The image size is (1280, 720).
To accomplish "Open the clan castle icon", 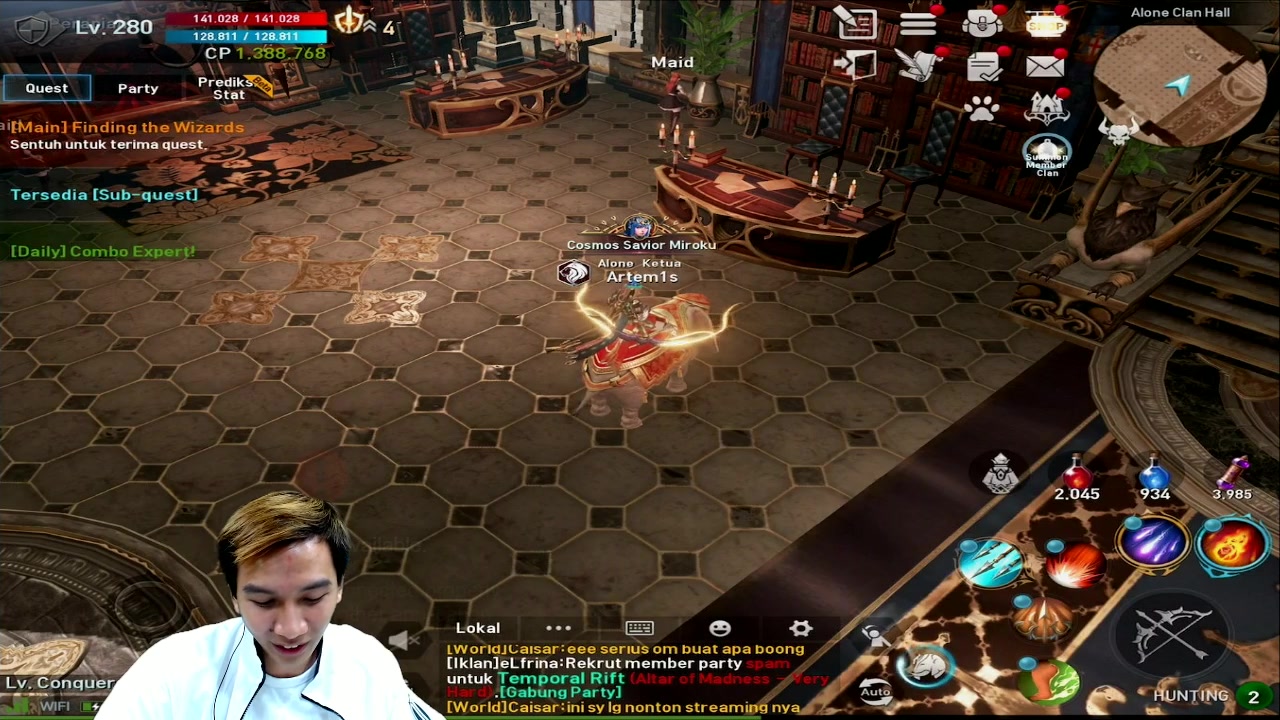I will [1046, 106].
